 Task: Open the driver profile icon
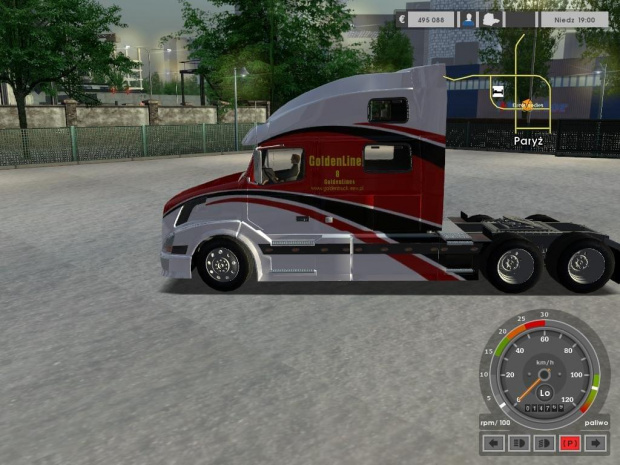[x=467, y=18]
